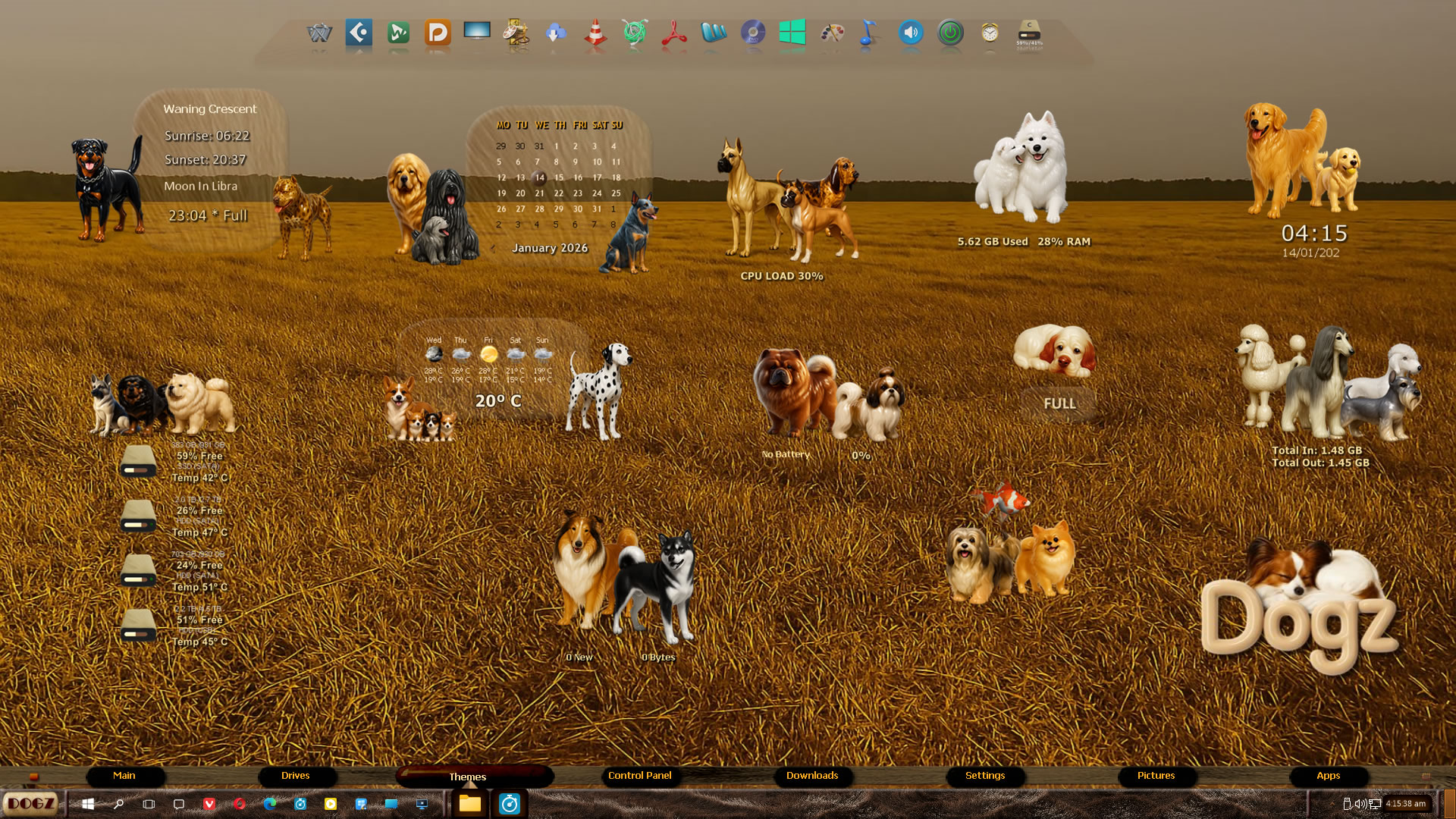The image size is (1456, 819).
Task: Open the Main tab on the bottom bar
Action: coord(124,776)
